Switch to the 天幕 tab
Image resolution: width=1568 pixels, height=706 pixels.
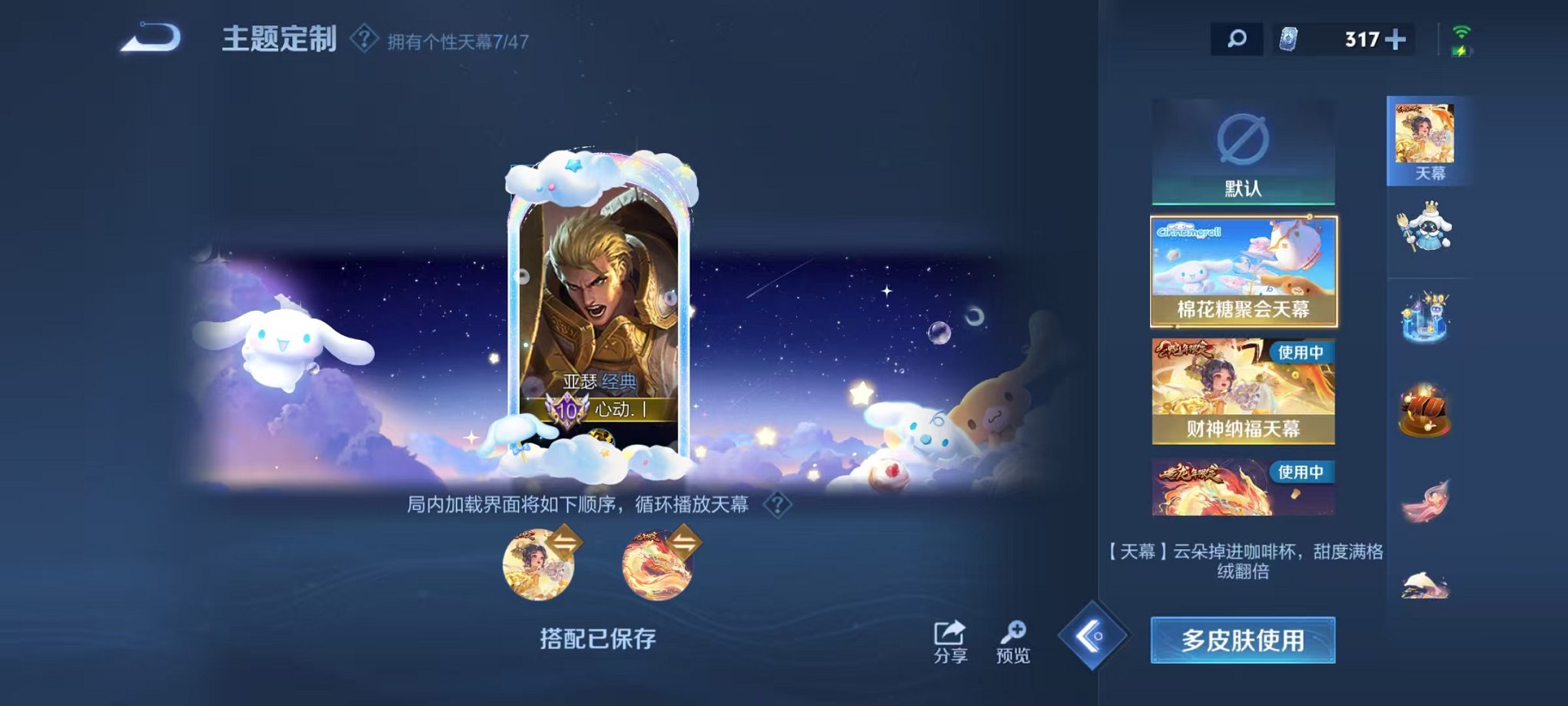click(1426, 140)
